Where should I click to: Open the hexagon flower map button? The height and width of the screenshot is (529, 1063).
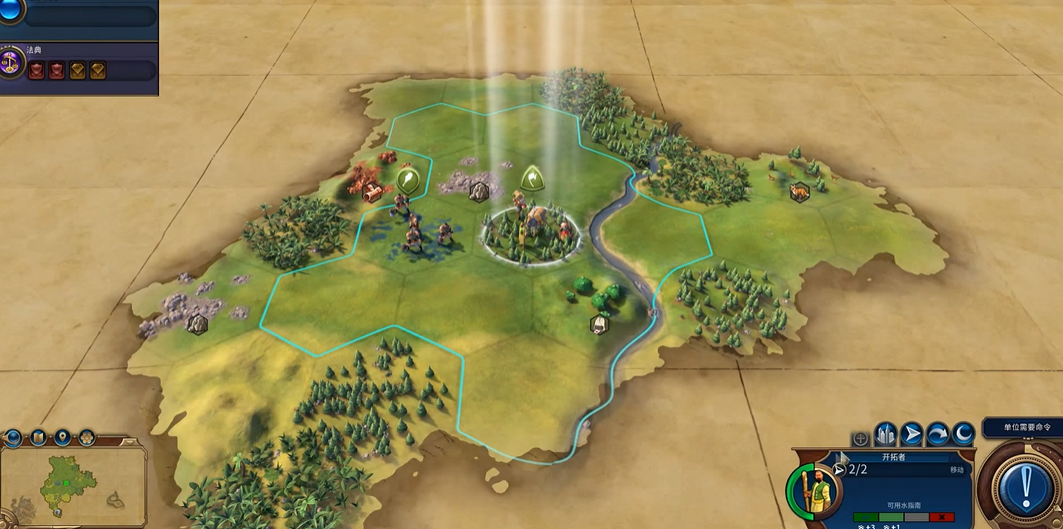[86, 438]
